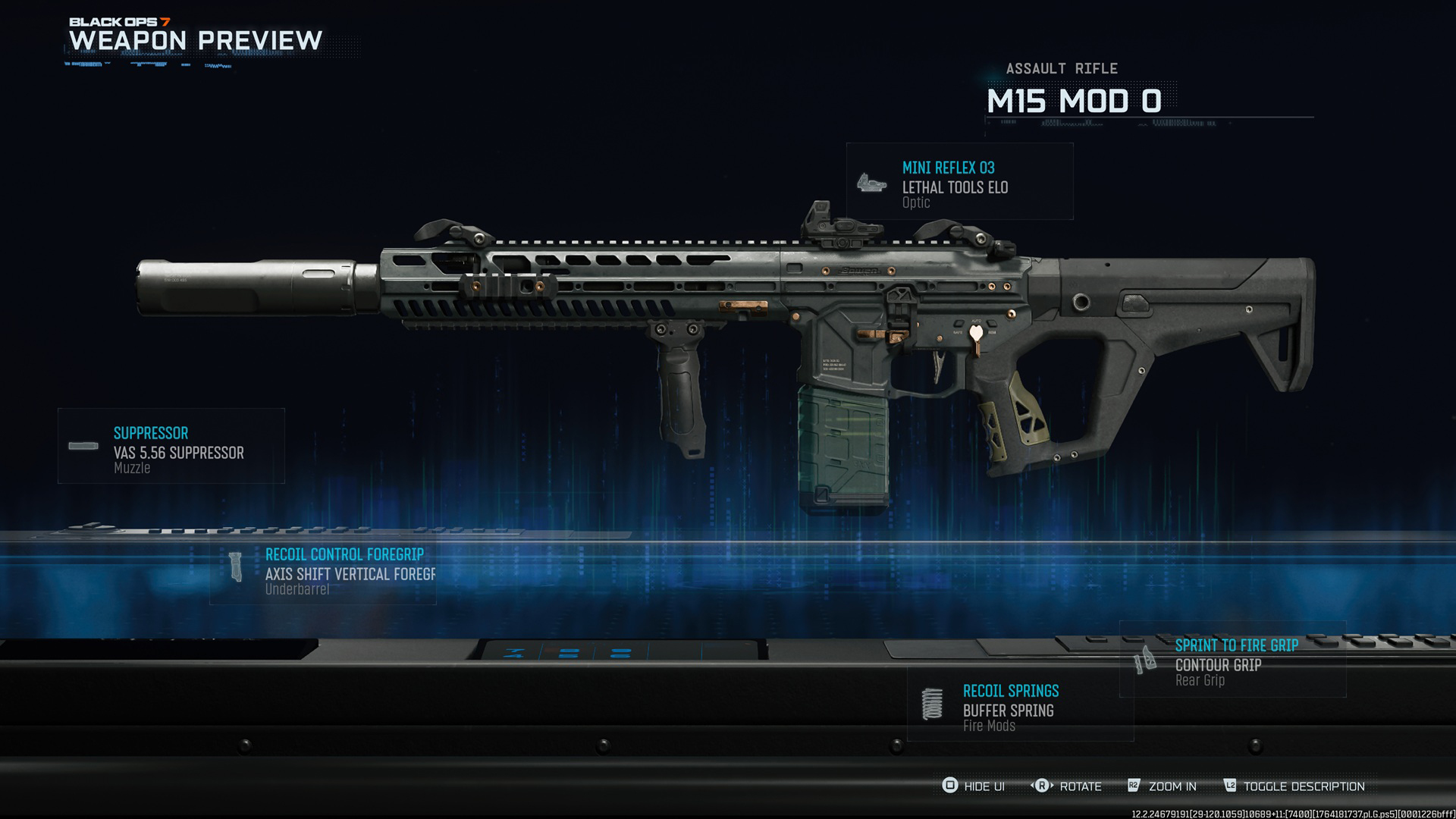The height and width of the screenshot is (819, 1456).
Task: Select the Mini Reflex 03 optic attachment
Action: pos(959,182)
